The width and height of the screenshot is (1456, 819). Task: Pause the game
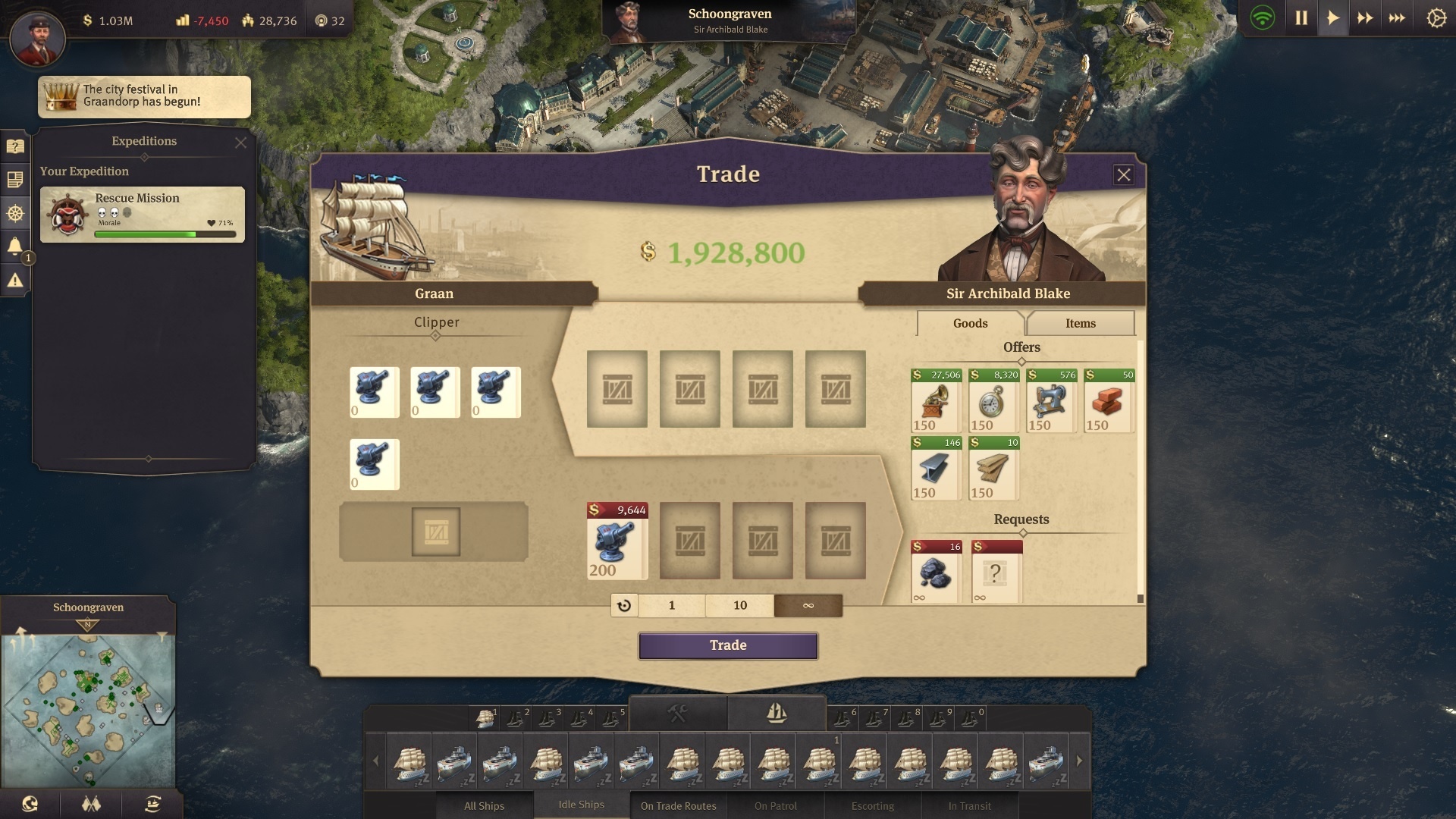pyautogui.click(x=1301, y=18)
